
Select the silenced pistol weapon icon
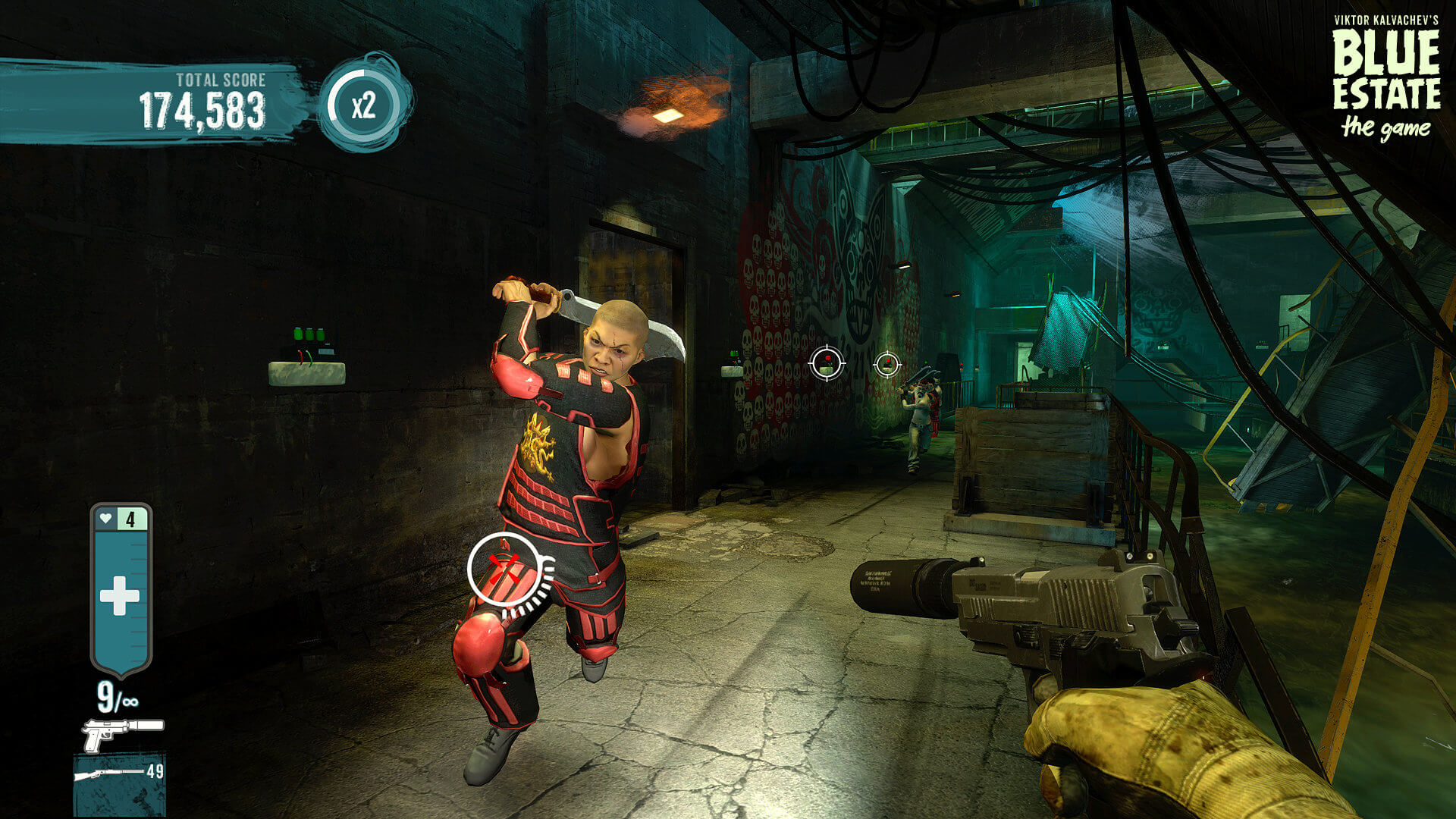(x=121, y=733)
